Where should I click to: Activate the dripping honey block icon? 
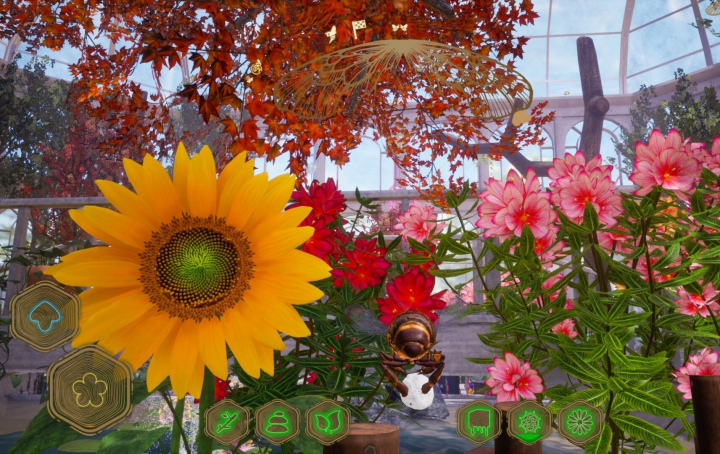tap(479, 422)
